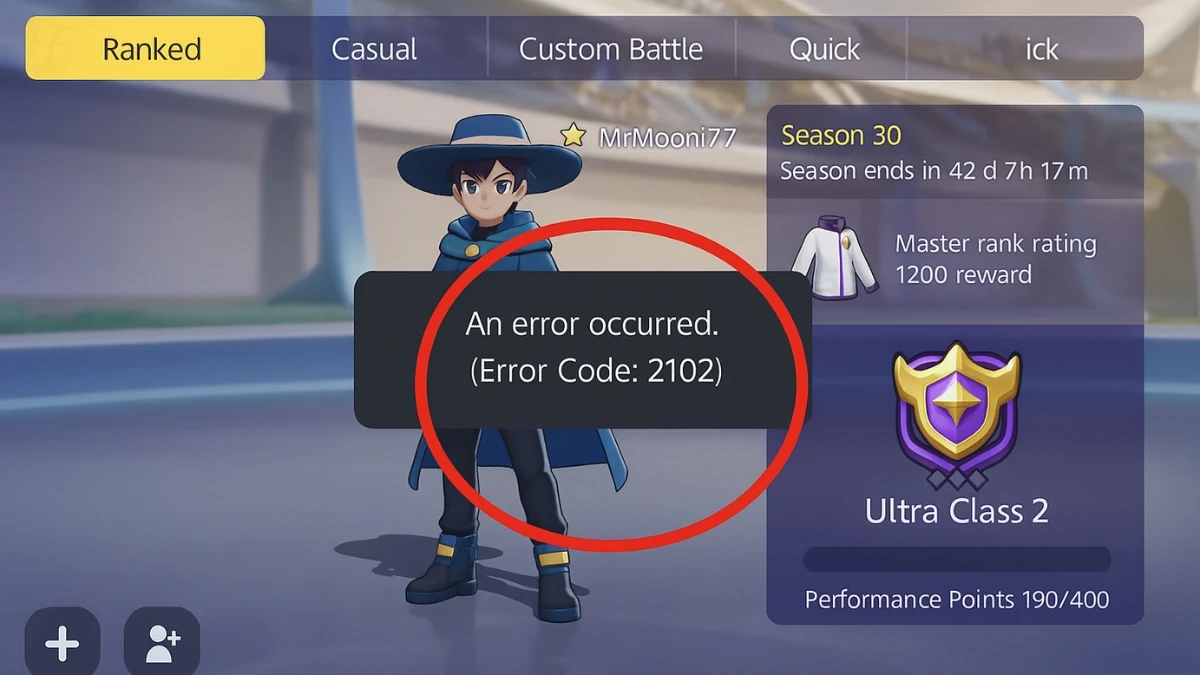The width and height of the screenshot is (1200, 675).
Task: Choose the Quick battle tab
Action: (824, 48)
